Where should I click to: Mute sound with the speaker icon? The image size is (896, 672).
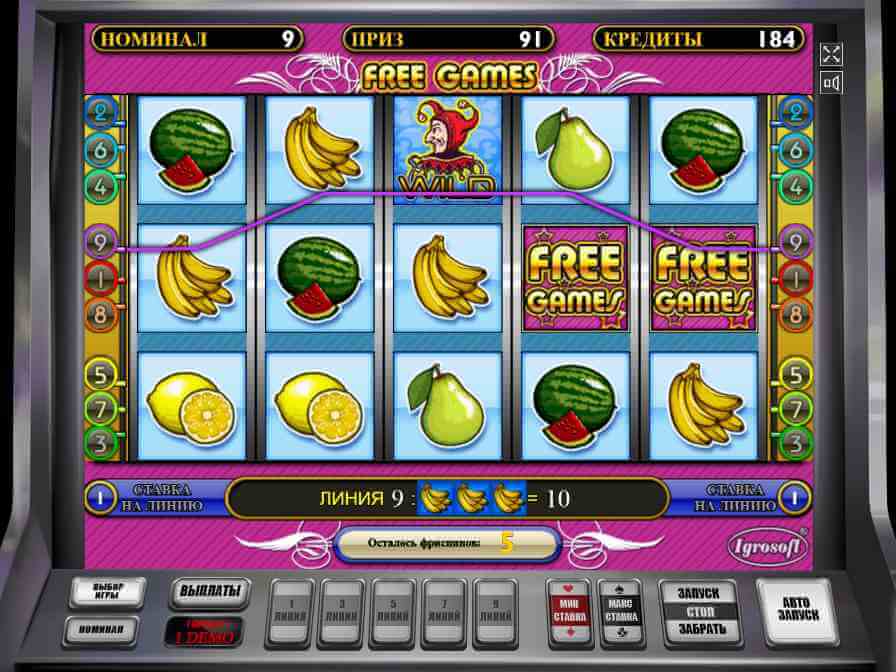(830, 83)
